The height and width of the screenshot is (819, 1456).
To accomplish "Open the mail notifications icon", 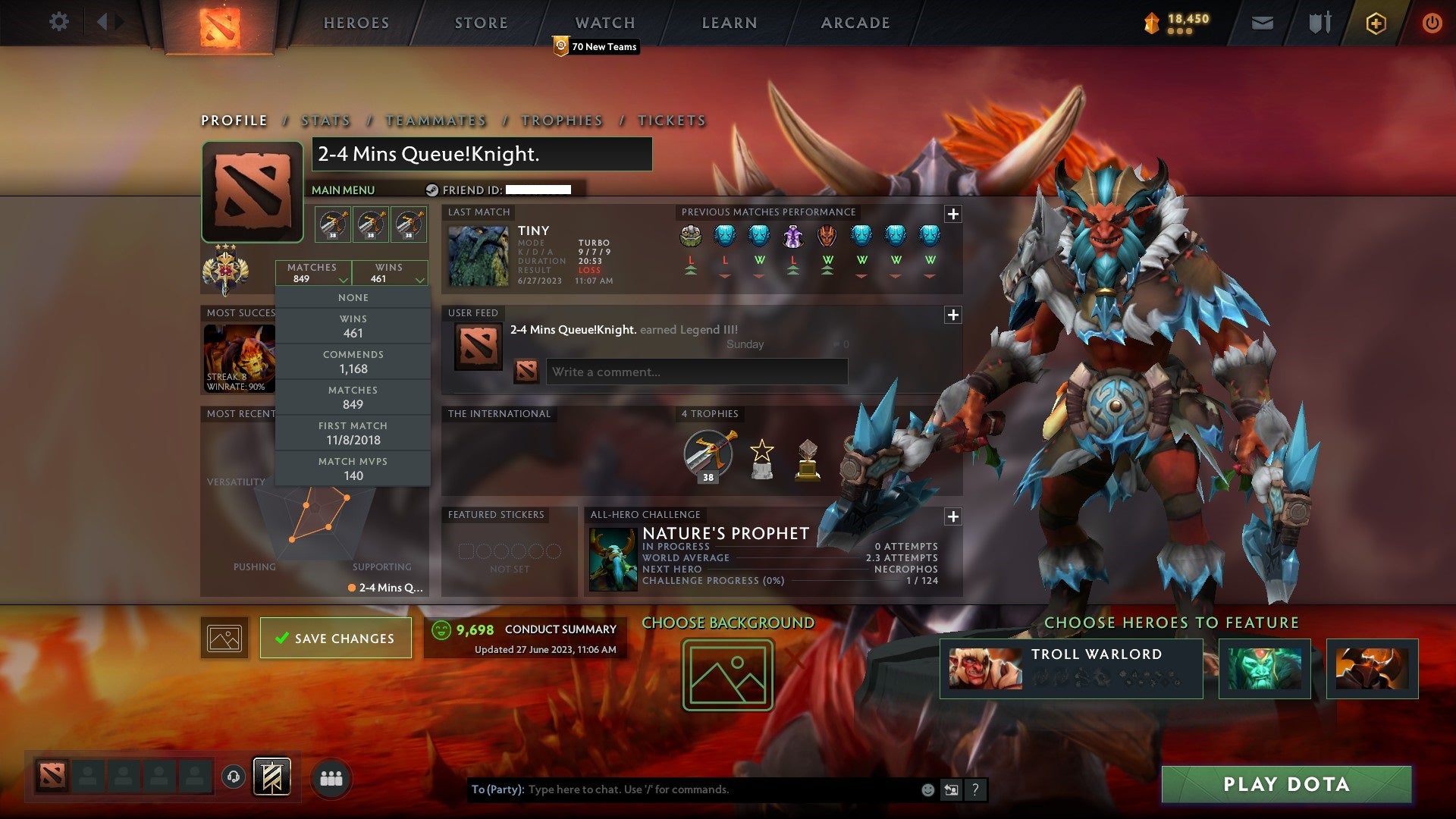I will coord(1262,24).
